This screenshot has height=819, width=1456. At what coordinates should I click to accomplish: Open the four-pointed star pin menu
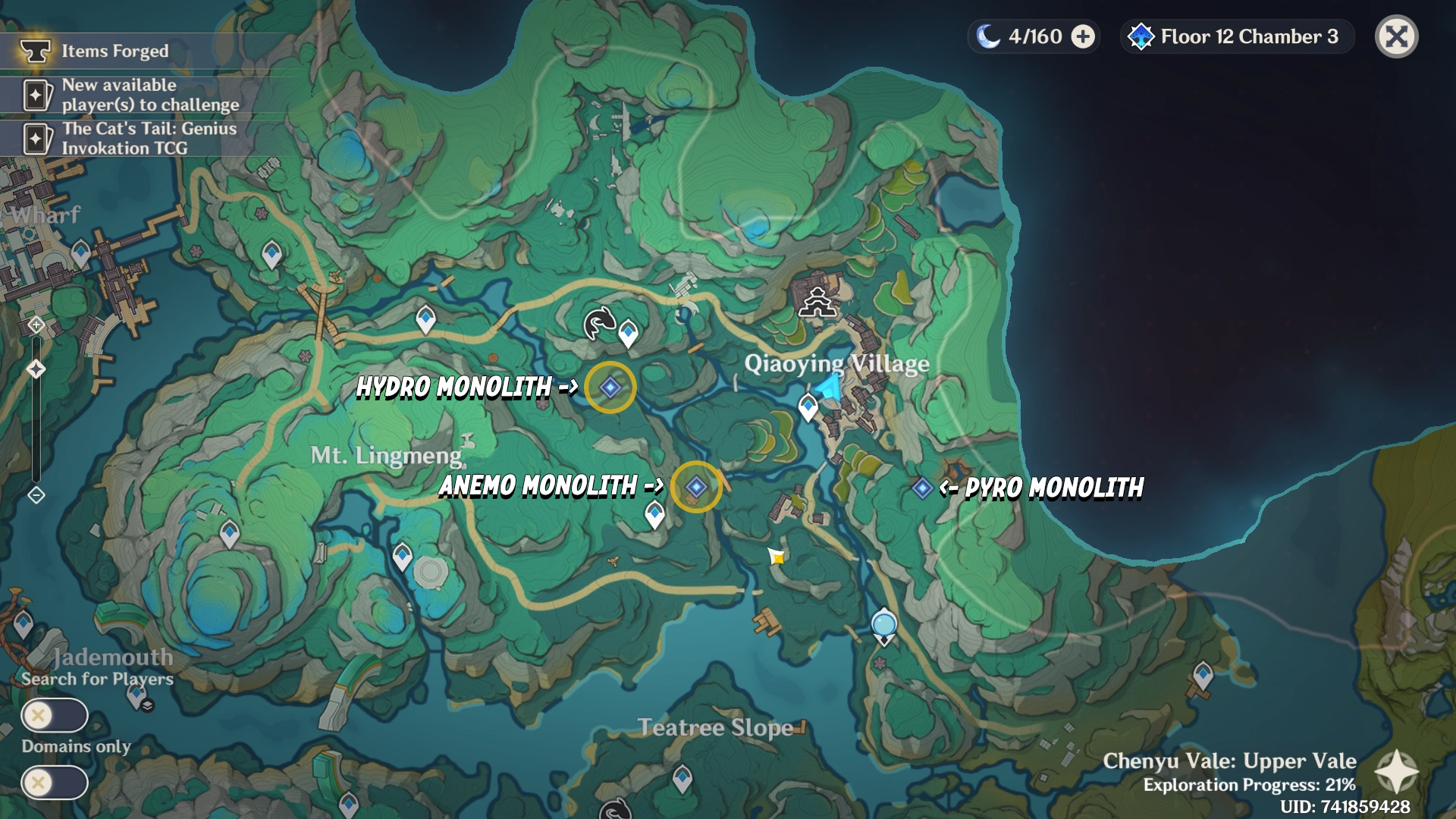tap(1396, 772)
